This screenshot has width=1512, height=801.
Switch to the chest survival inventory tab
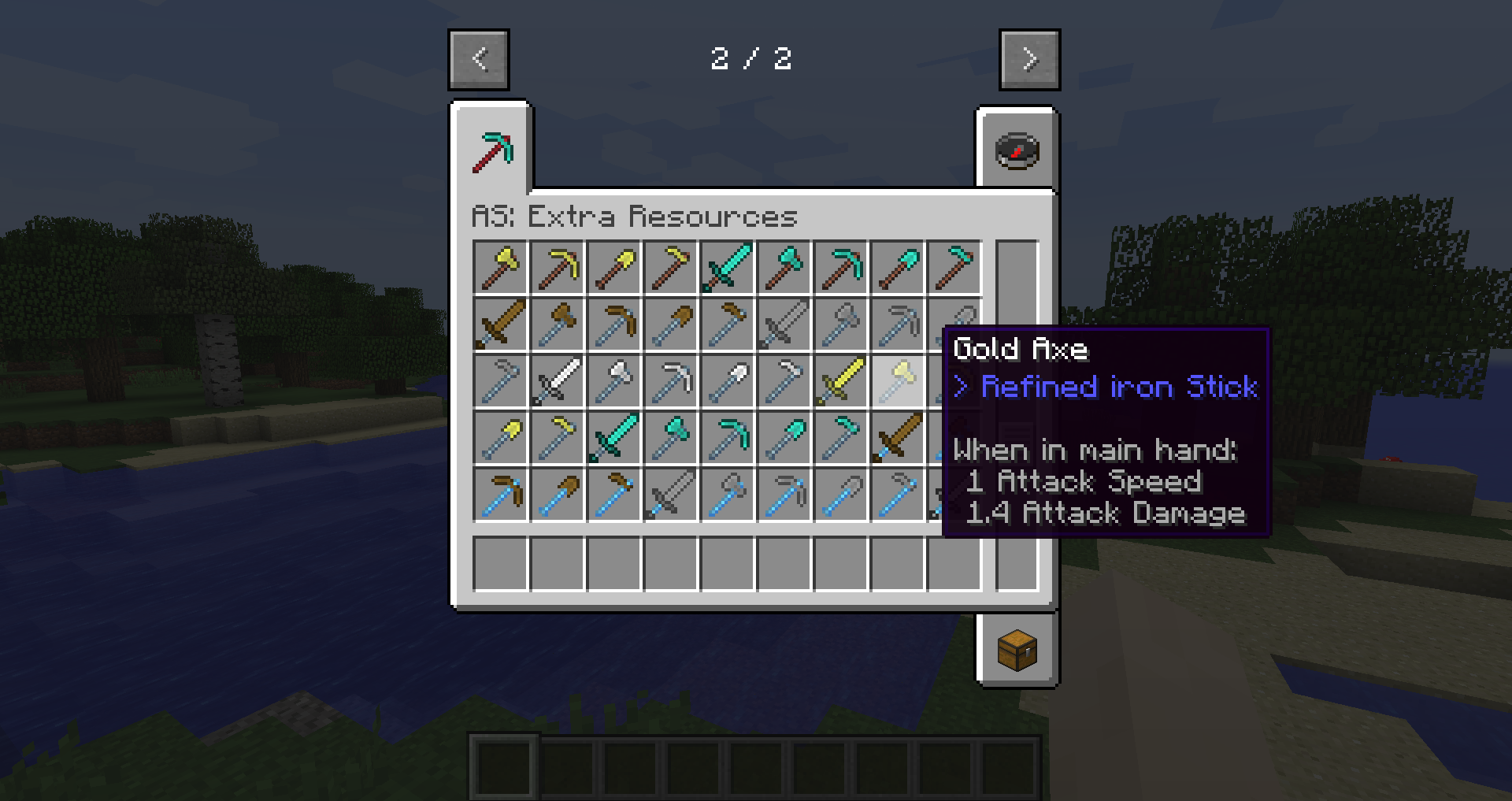(x=1017, y=650)
